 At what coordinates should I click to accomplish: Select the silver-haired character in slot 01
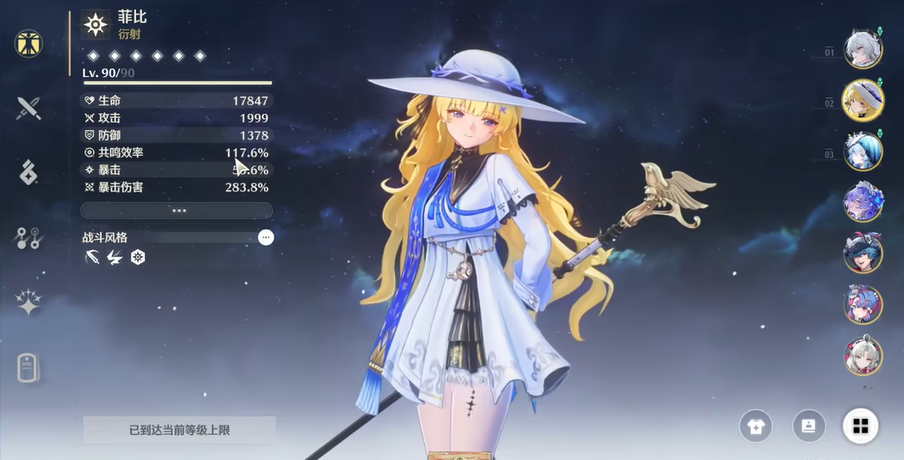(862, 49)
